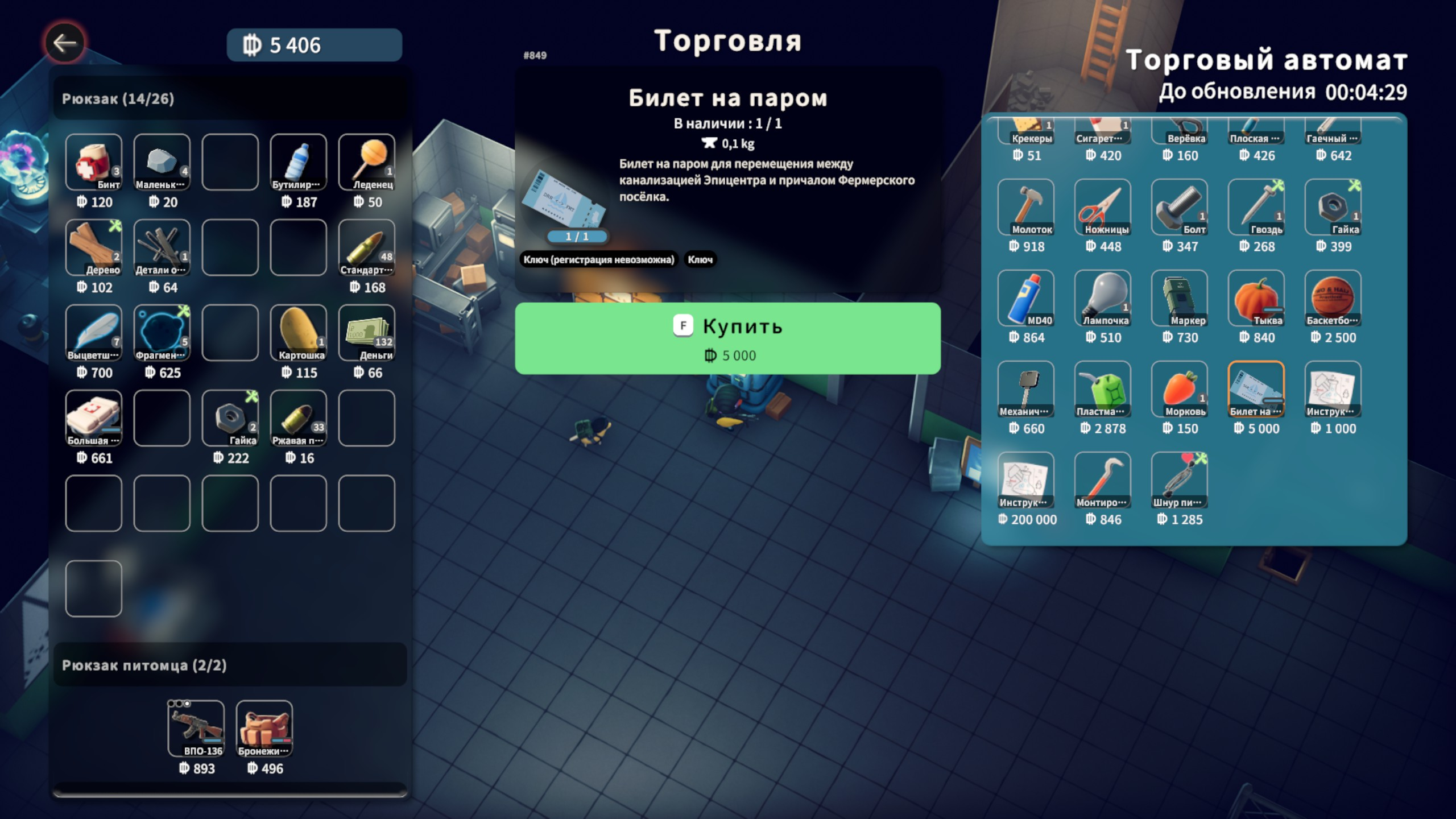
Task: Pick the Дерево wood item
Action: (94, 247)
